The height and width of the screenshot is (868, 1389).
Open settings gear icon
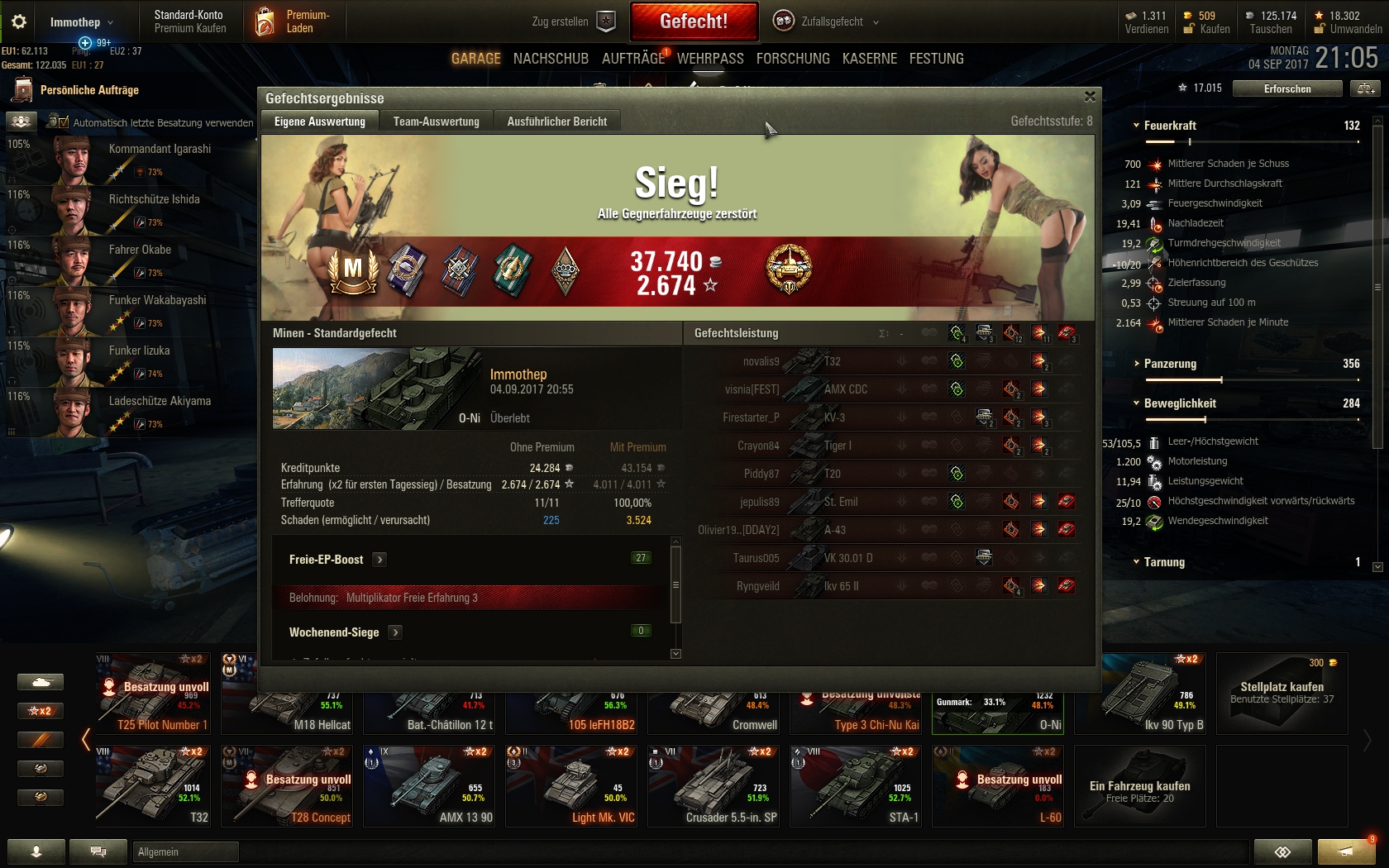pyautogui.click(x=19, y=21)
